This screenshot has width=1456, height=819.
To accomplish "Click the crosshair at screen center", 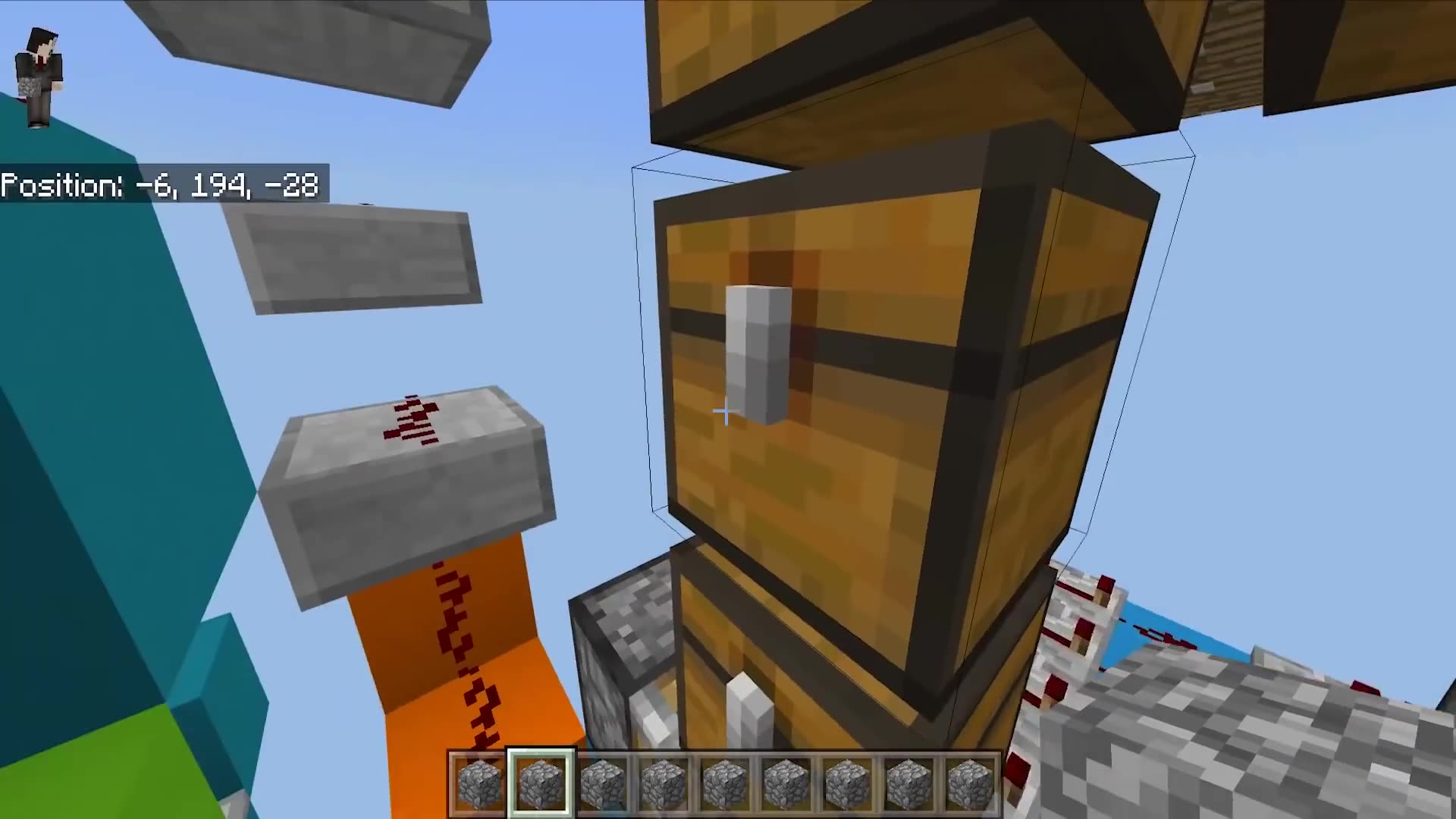I will click(724, 412).
